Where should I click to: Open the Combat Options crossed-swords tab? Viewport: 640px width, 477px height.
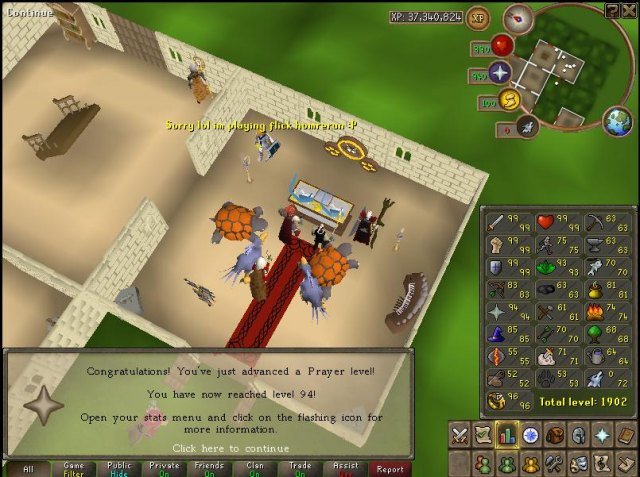[460, 435]
